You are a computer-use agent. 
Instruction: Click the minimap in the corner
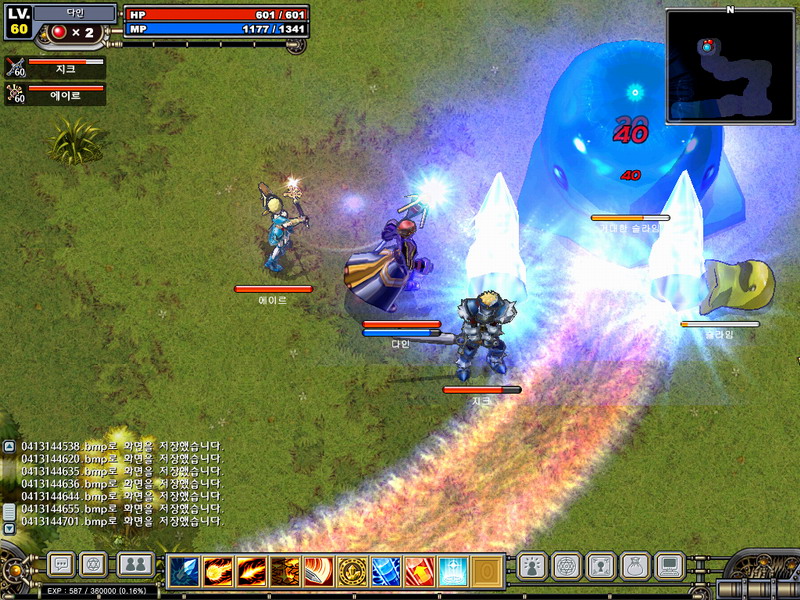[729, 66]
